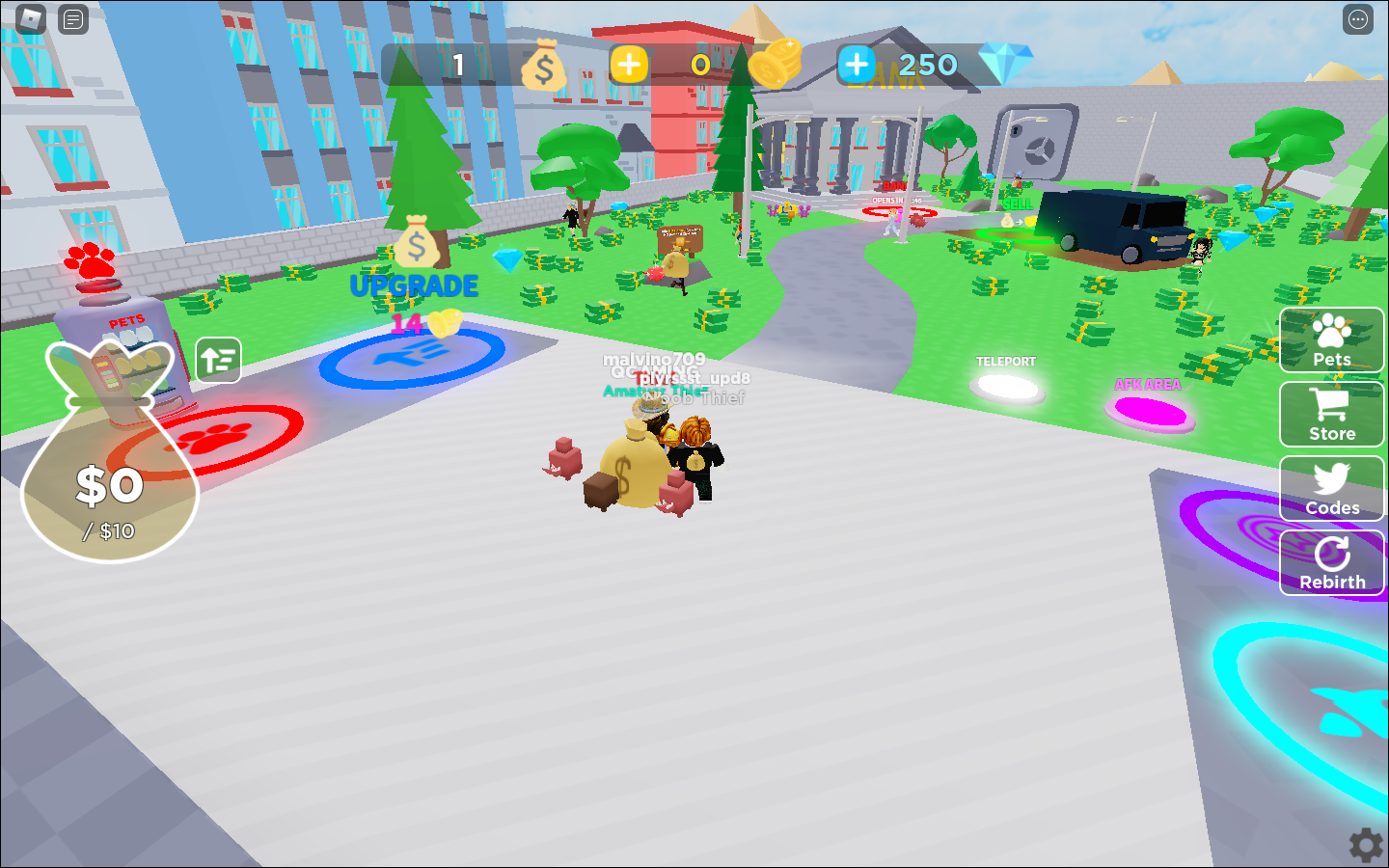This screenshot has width=1389, height=868.
Task: Open the settings gear
Action: coord(1364,843)
